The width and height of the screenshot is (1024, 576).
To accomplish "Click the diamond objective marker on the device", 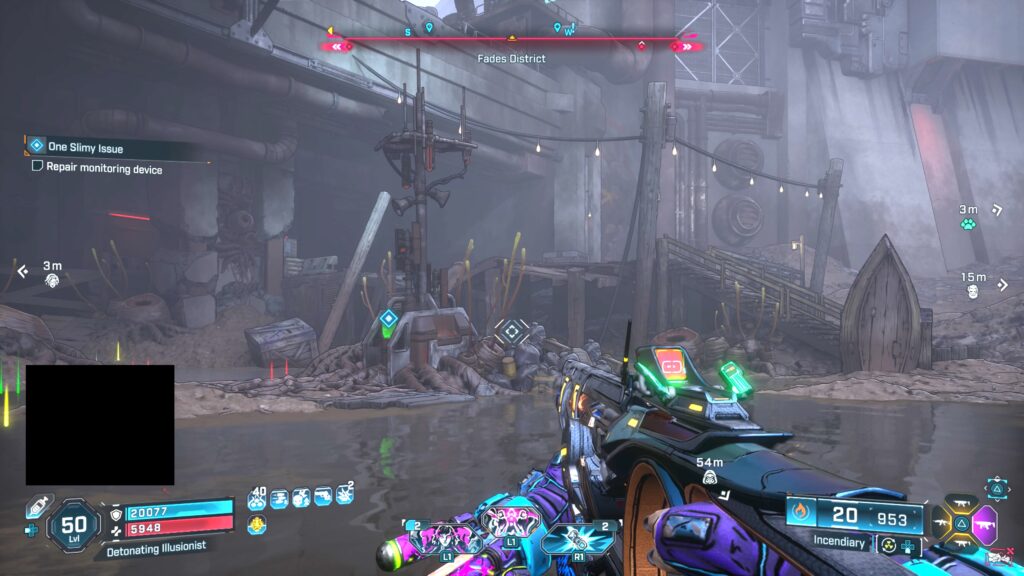I will point(388,320).
